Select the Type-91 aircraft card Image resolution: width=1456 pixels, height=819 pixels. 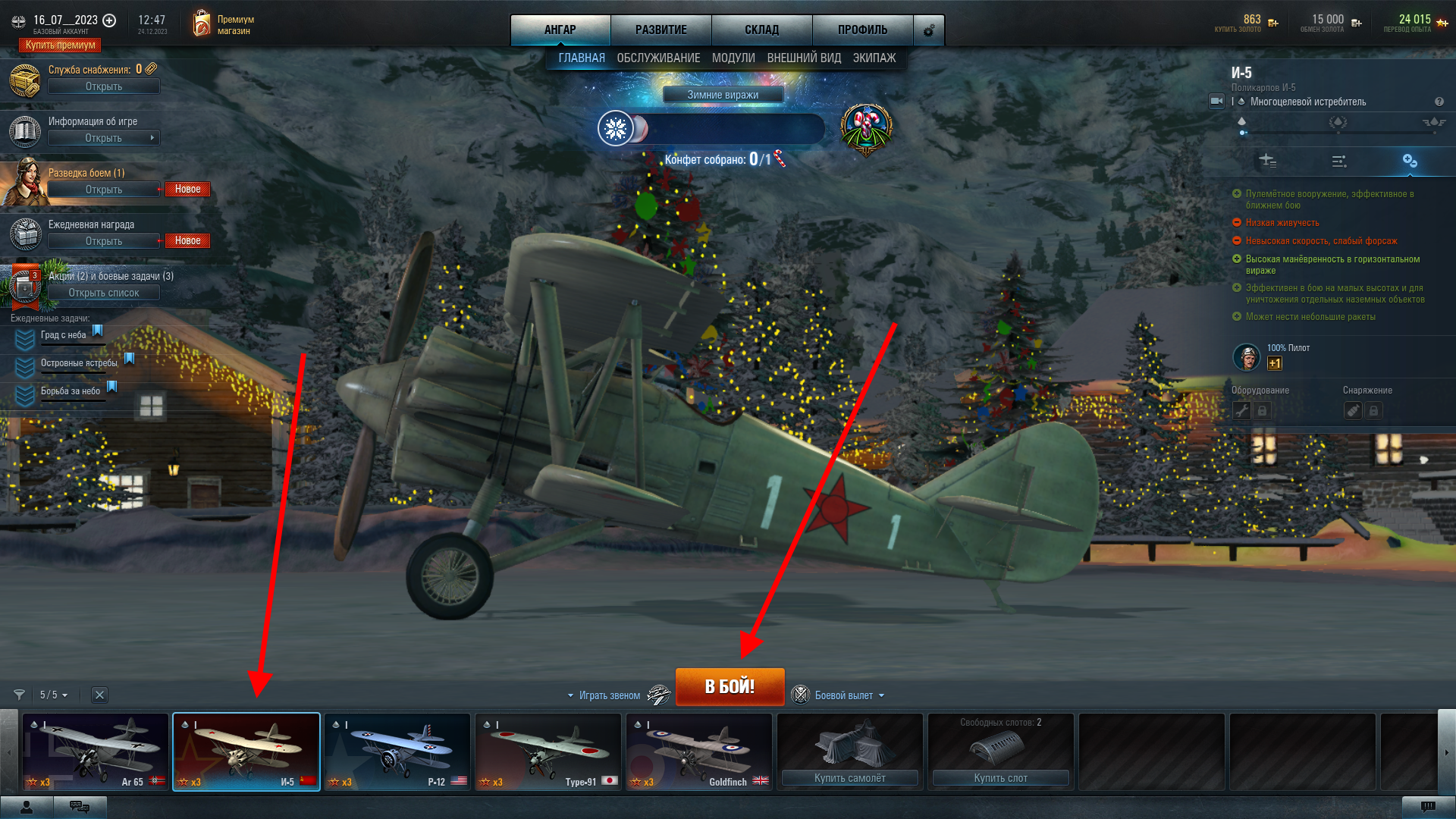coord(548,752)
